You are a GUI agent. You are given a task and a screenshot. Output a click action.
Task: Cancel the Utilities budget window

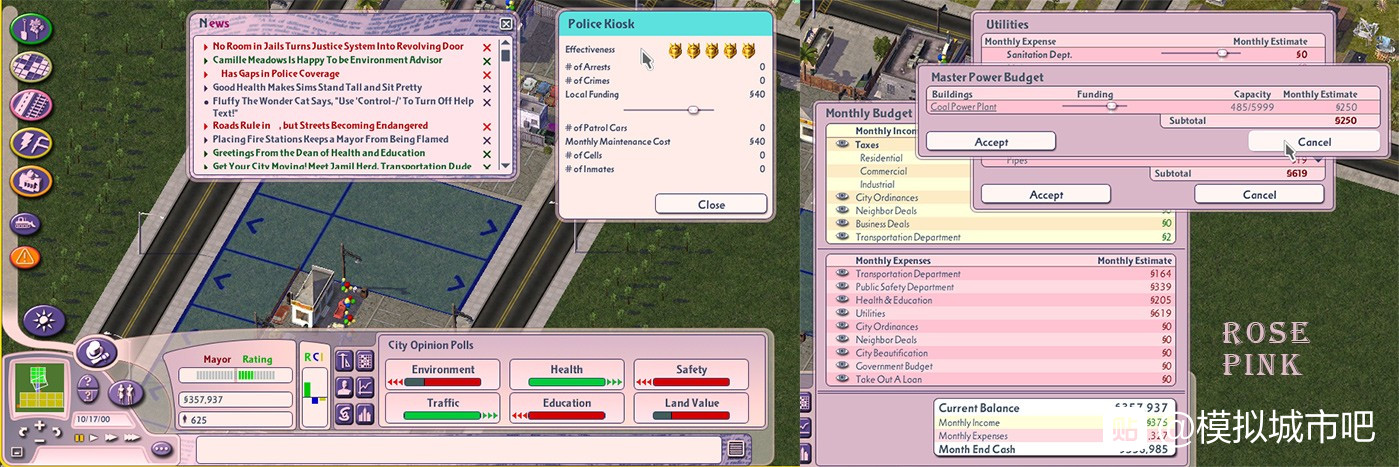1258,195
